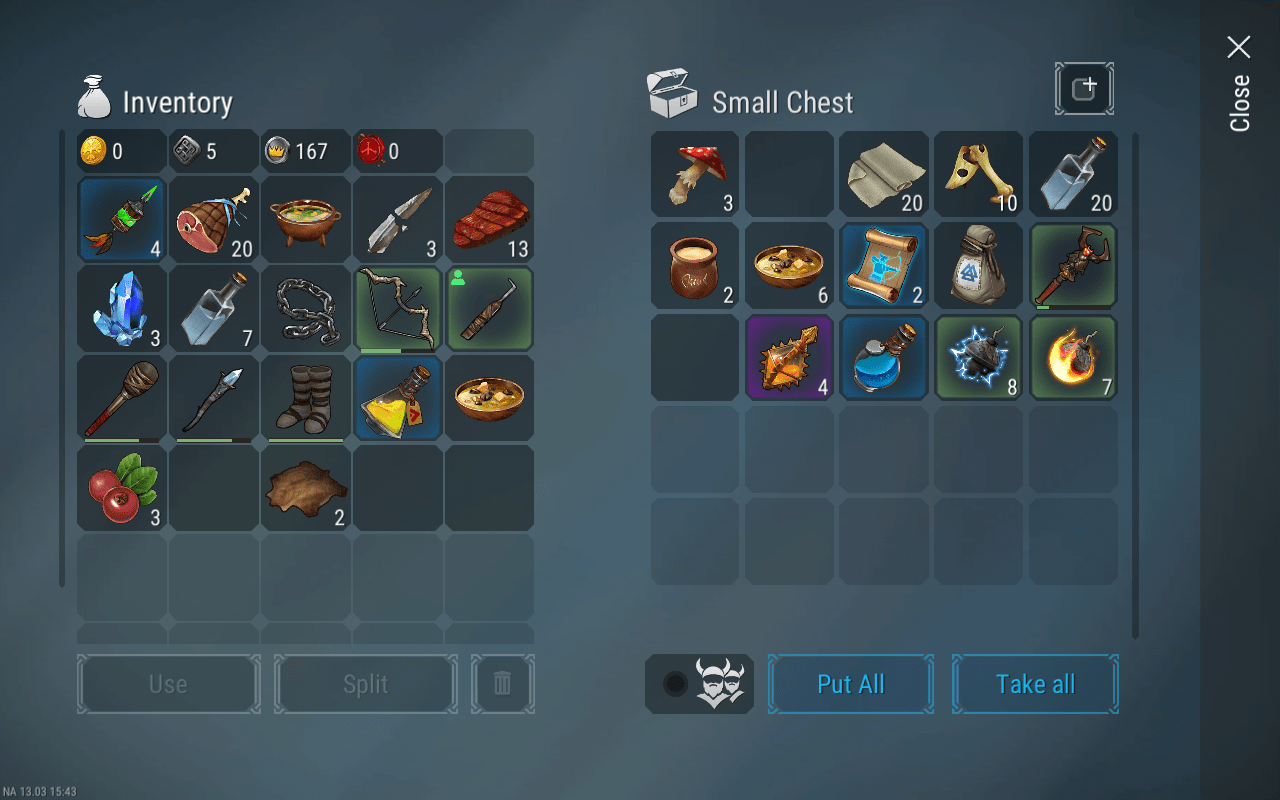Viewport: 1280px width, 800px height.
Task: Click the Put All button
Action: [x=850, y=684]
